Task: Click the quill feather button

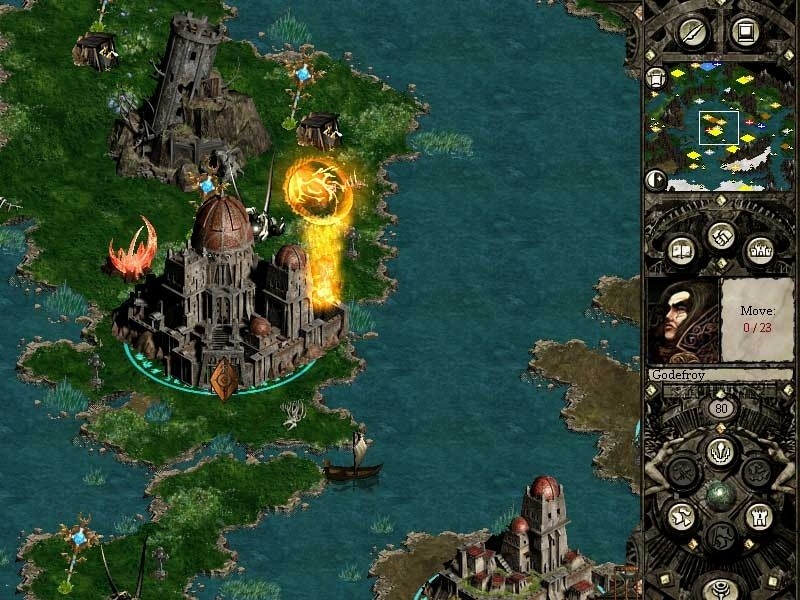Action: (x=693, y=32)
